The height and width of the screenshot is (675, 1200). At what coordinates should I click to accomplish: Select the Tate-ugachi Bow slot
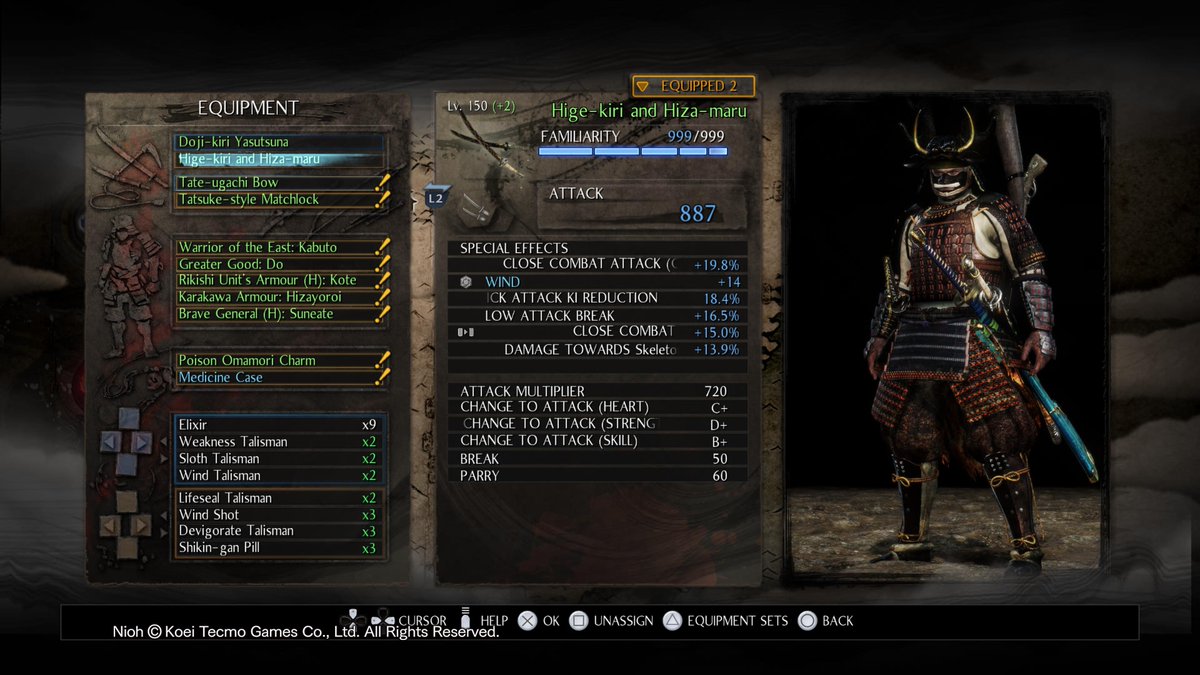click(279, 183)
